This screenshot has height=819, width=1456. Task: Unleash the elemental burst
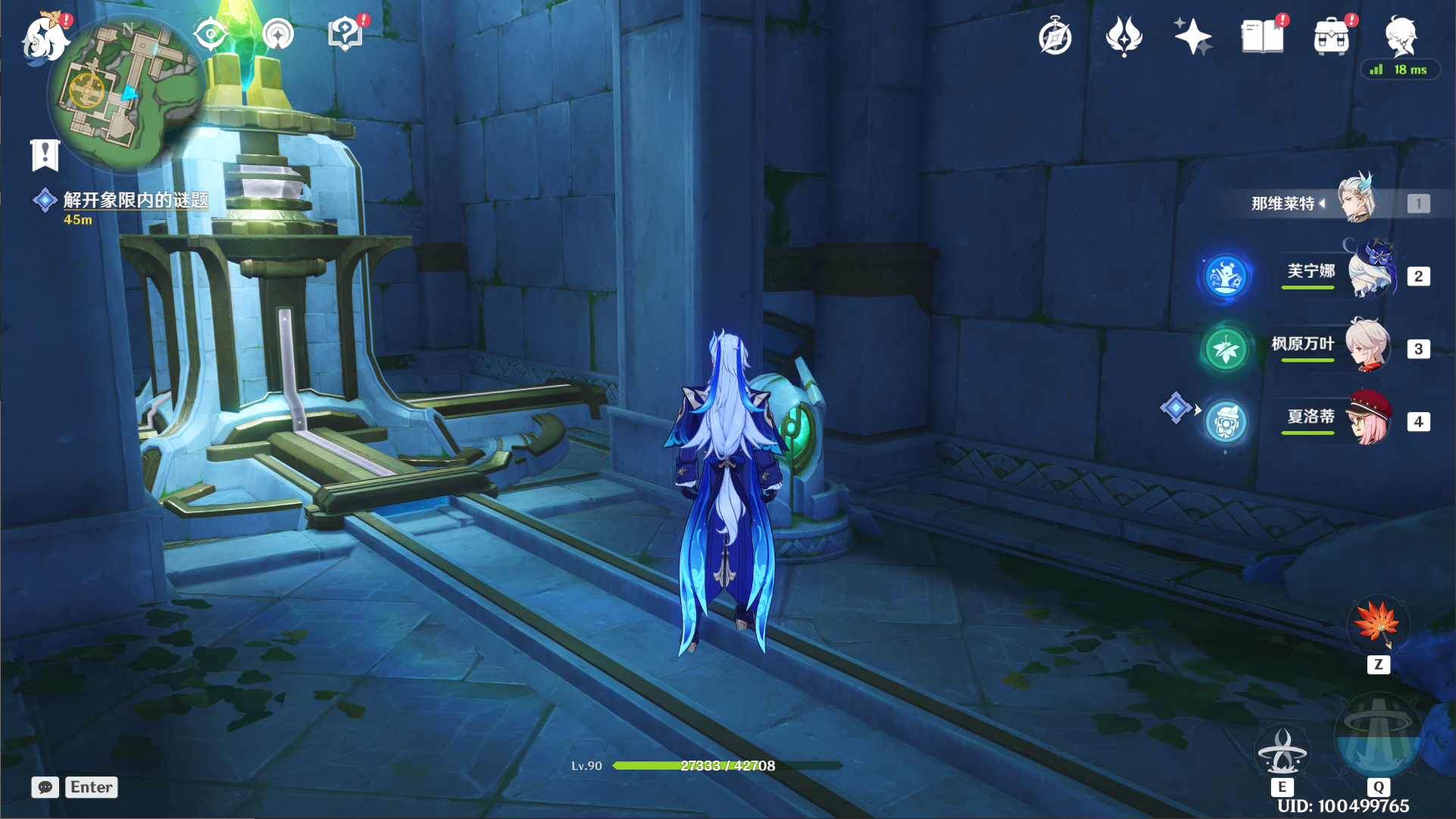[x=1377, y=740]
